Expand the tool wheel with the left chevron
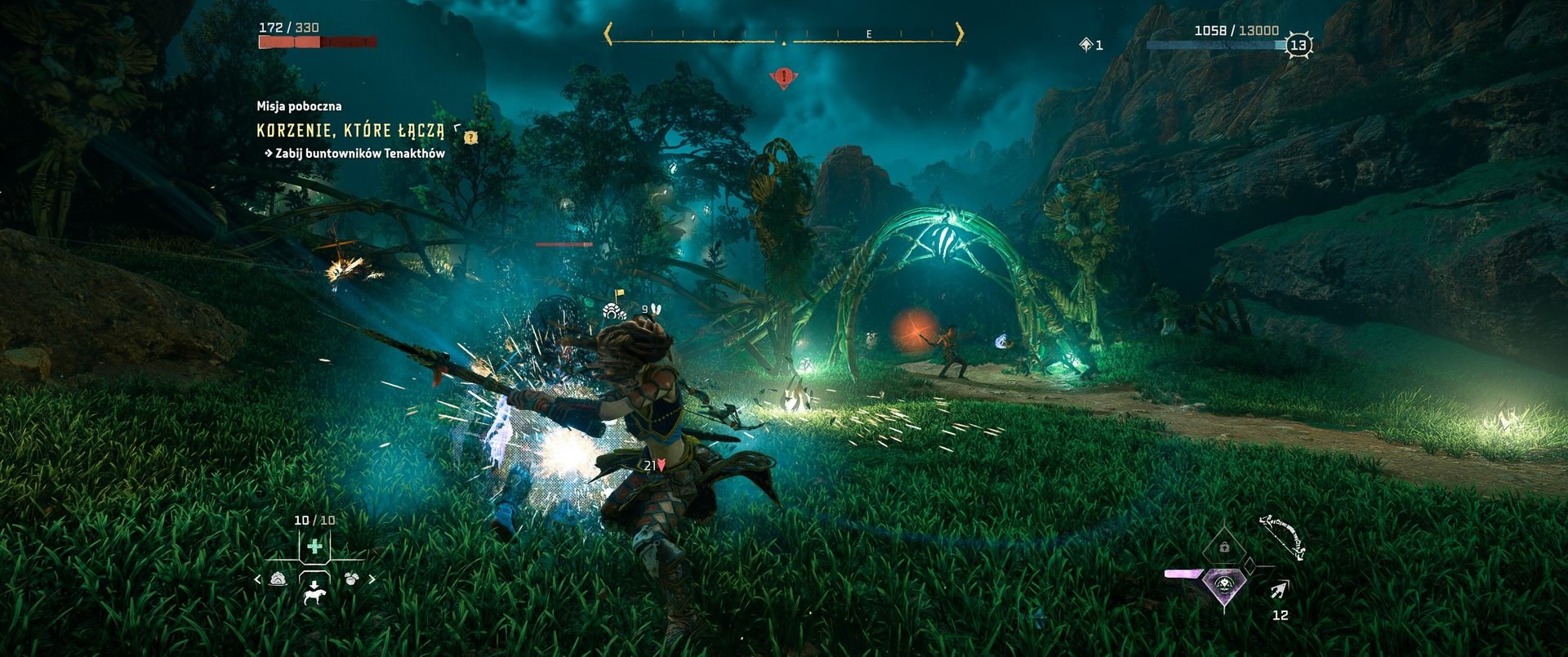This screenshot has height=657, width=1568. coord(258,579)
